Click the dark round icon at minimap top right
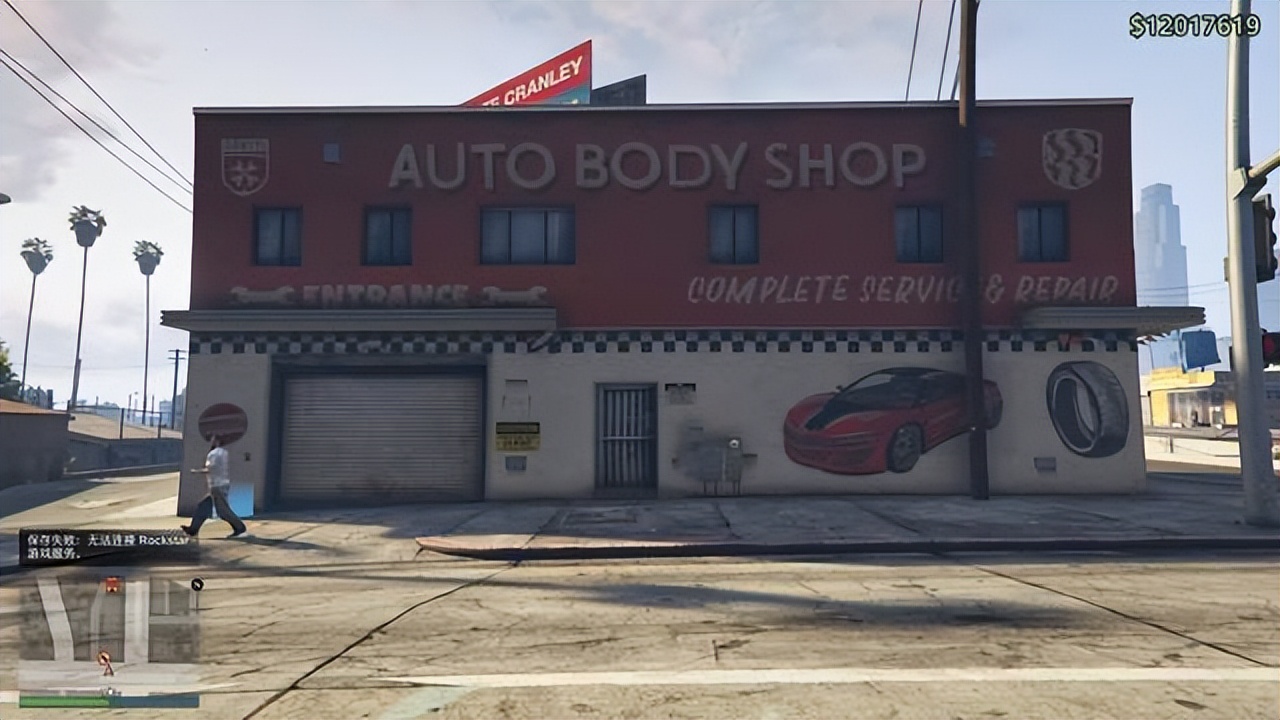 click(197, 583)
